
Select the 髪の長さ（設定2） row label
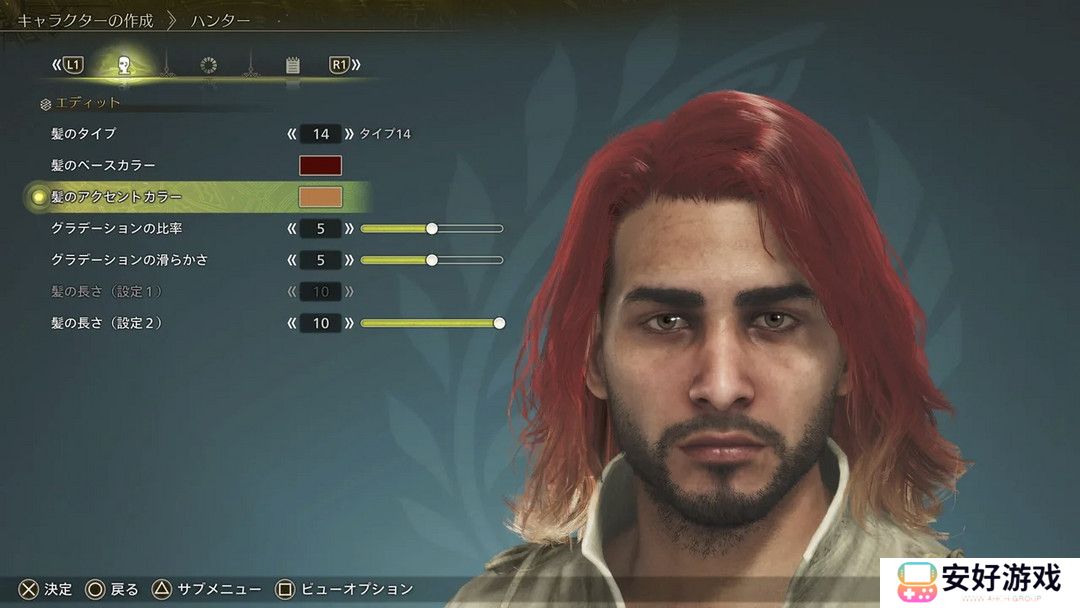[106, 324]
